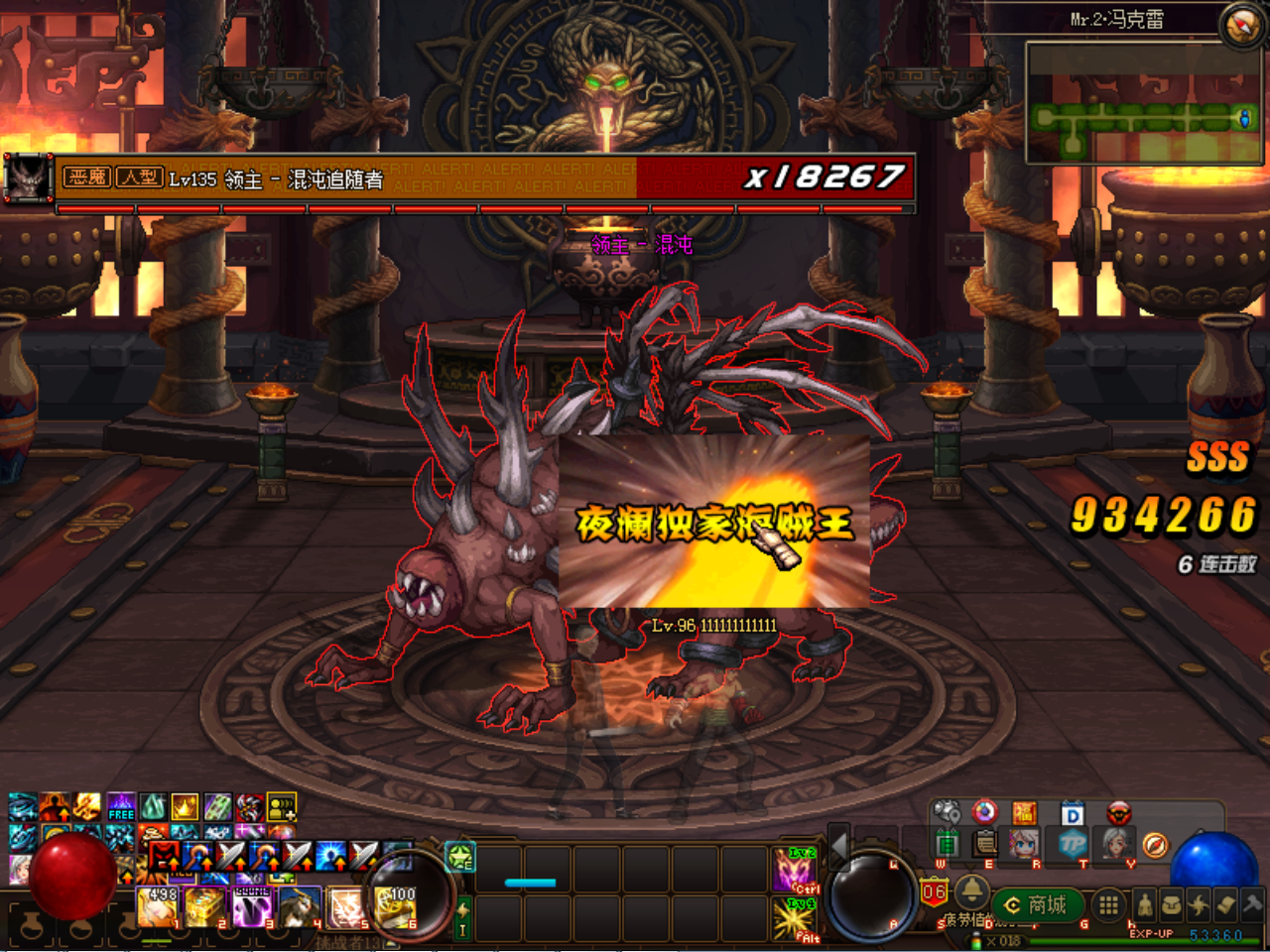Click the EXP-UP counter text
Screen dimensions: 1270x952
(1152, 933)
